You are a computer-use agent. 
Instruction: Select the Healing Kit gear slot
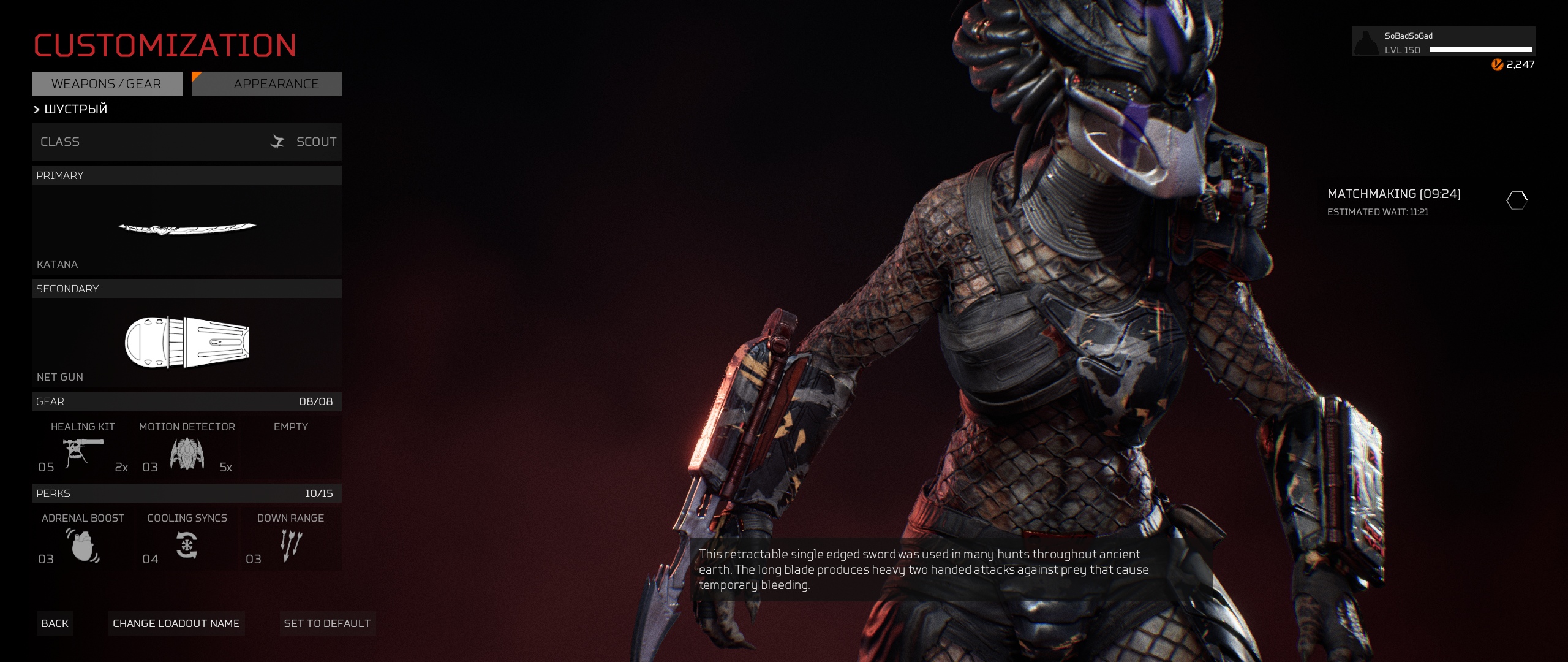pyautogui.click(x=83, y=449)
